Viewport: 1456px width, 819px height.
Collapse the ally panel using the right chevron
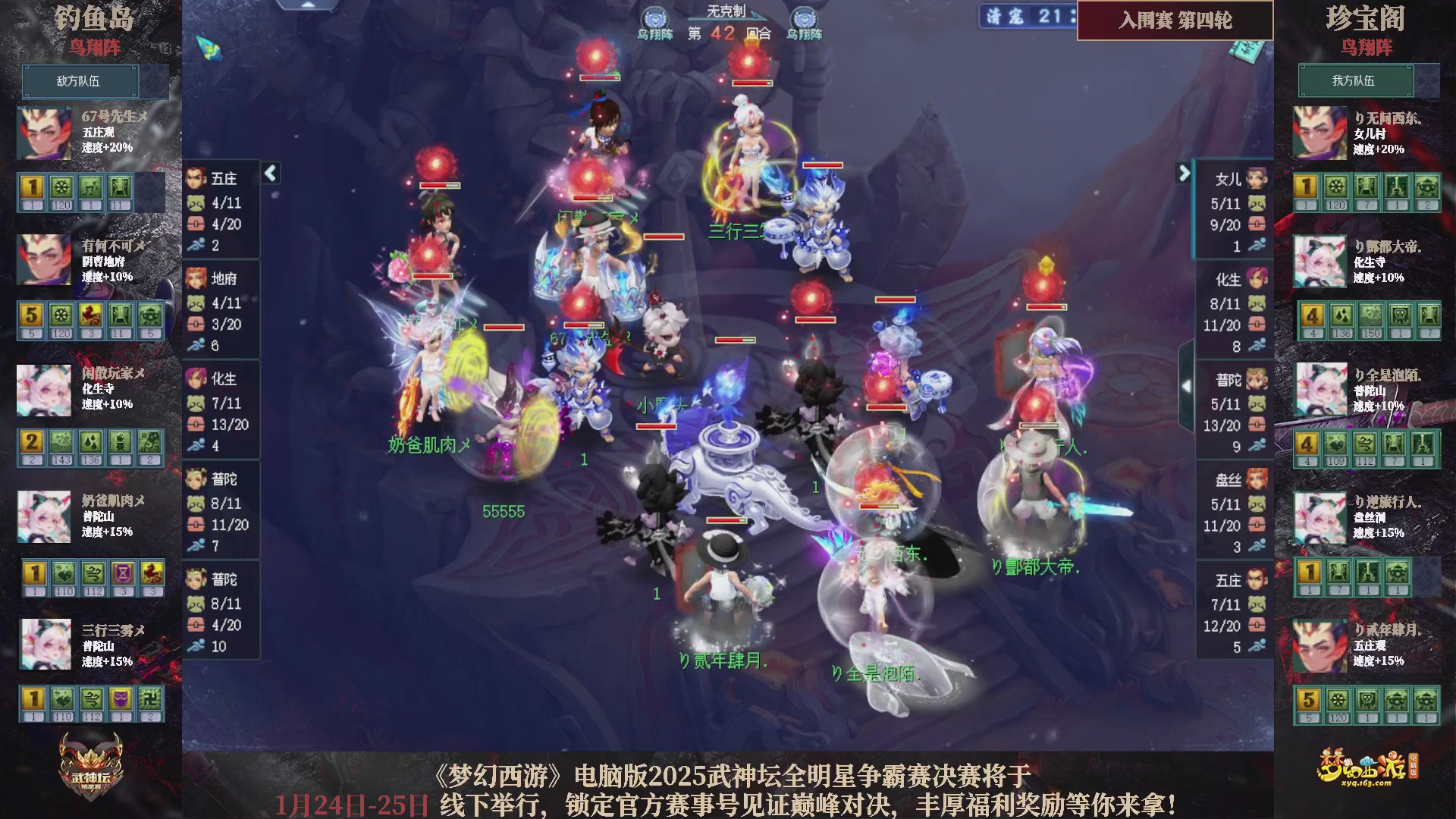pos(1185,174)
